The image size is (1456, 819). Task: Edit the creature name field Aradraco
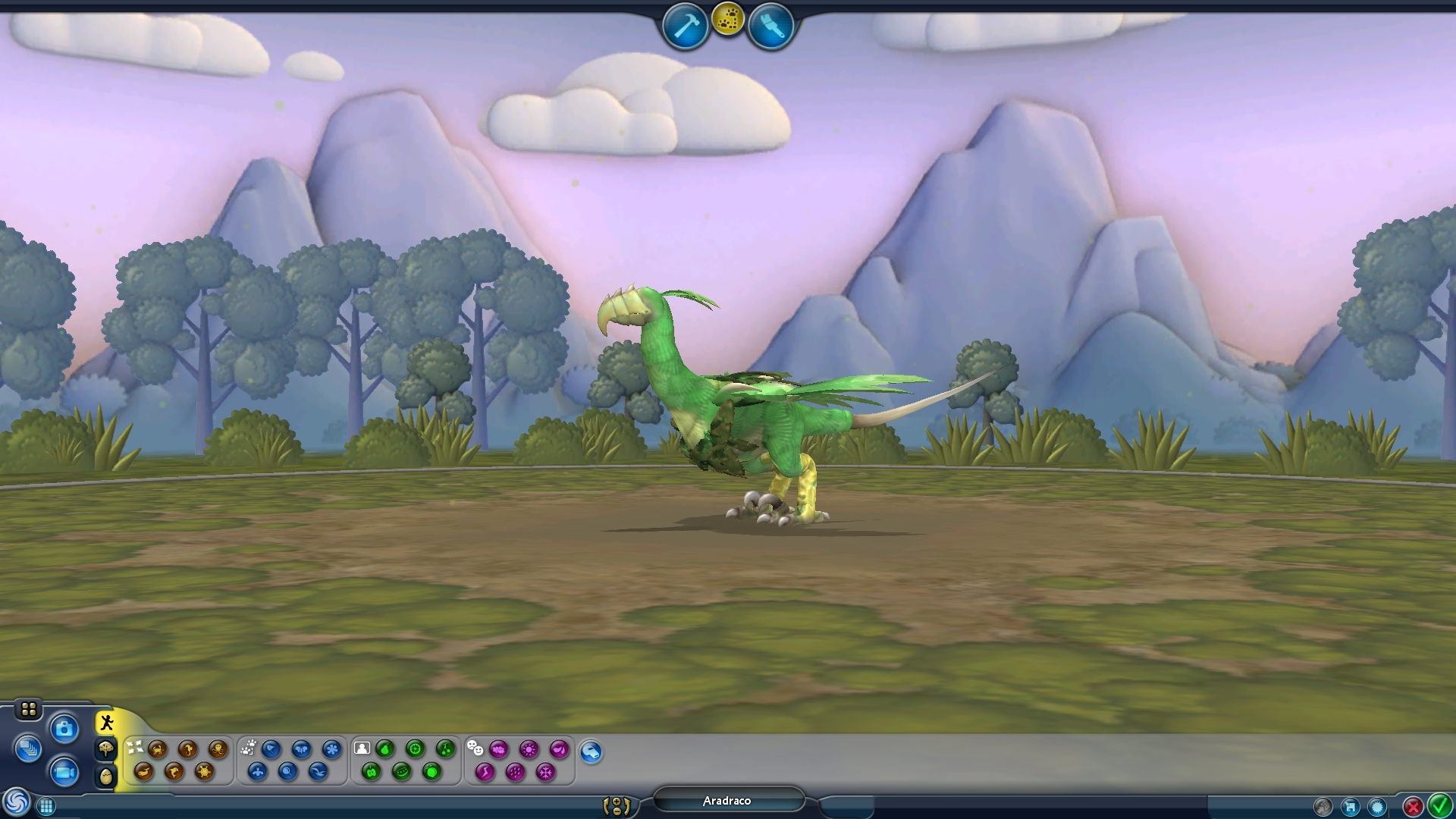point(726,801)
